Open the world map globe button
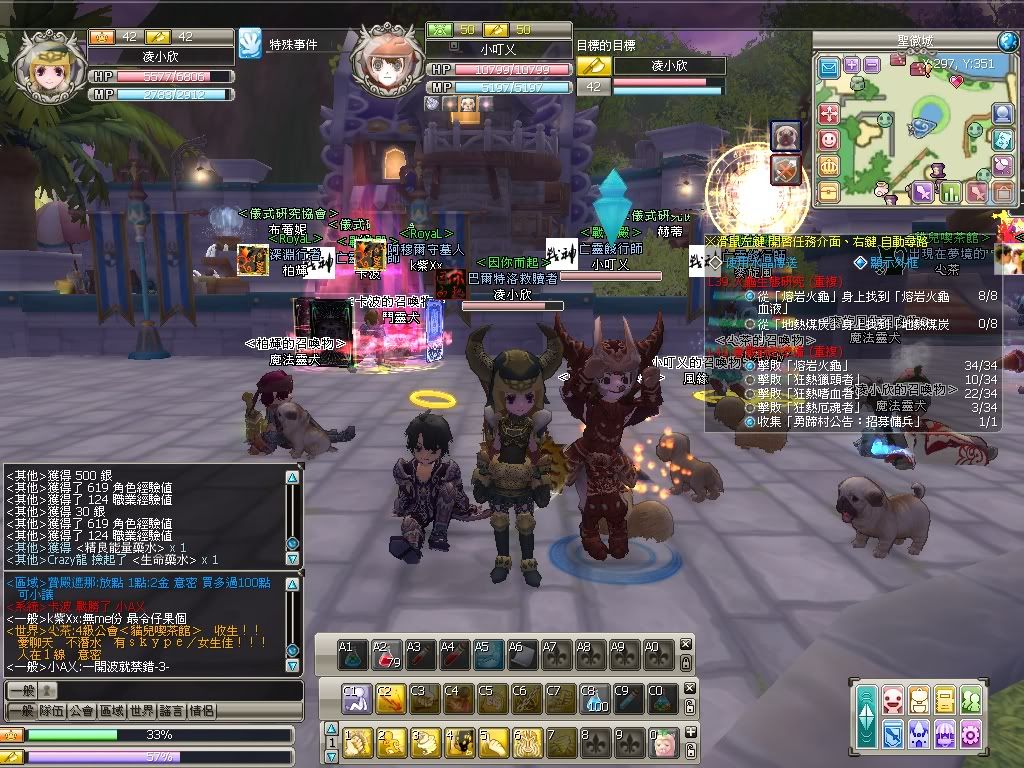The width and height of the screenshot is (1024, 768). (1007, 41)
